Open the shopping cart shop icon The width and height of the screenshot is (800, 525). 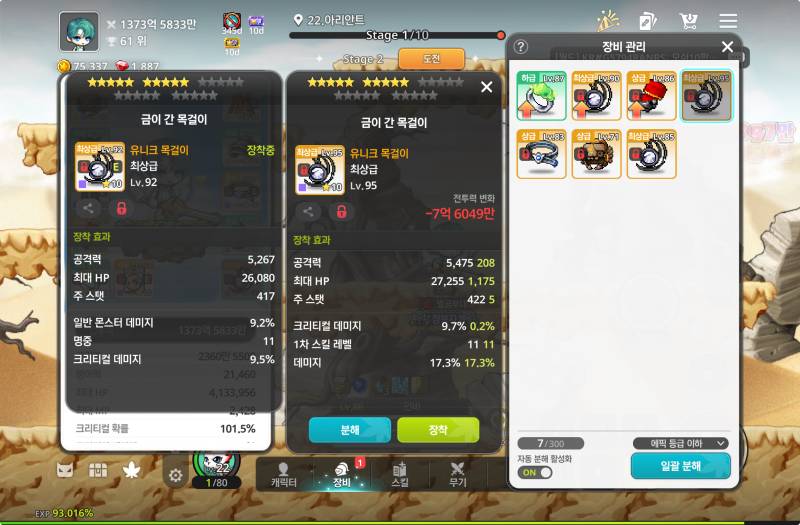[x=688, y=21]
